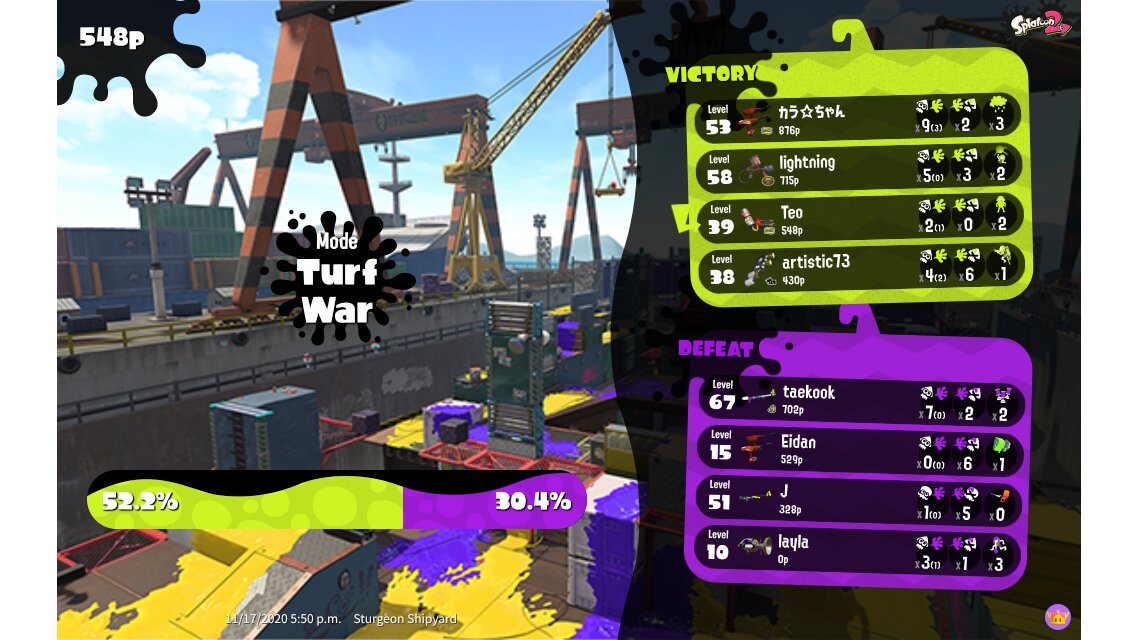Open lightning's player result row
This screenshot has width=1138, height=640.
(860, 167)
